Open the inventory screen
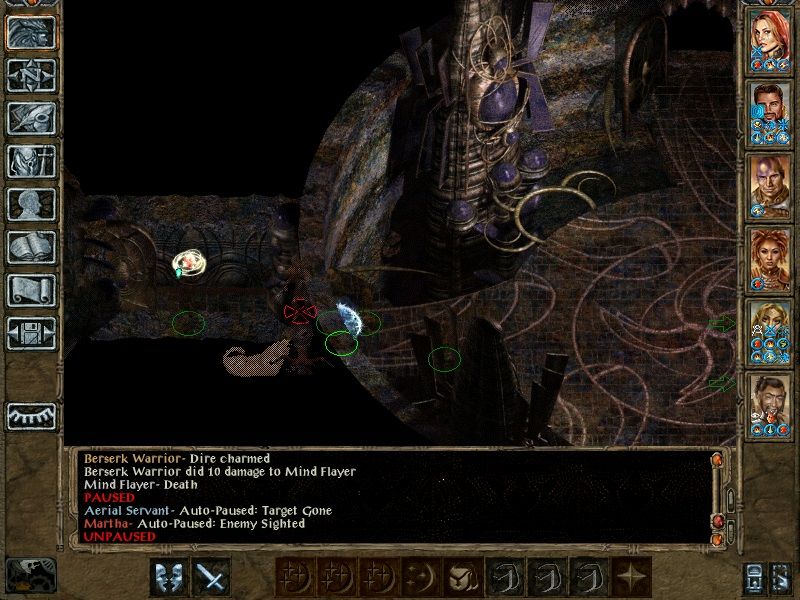 tap(31, 161)
